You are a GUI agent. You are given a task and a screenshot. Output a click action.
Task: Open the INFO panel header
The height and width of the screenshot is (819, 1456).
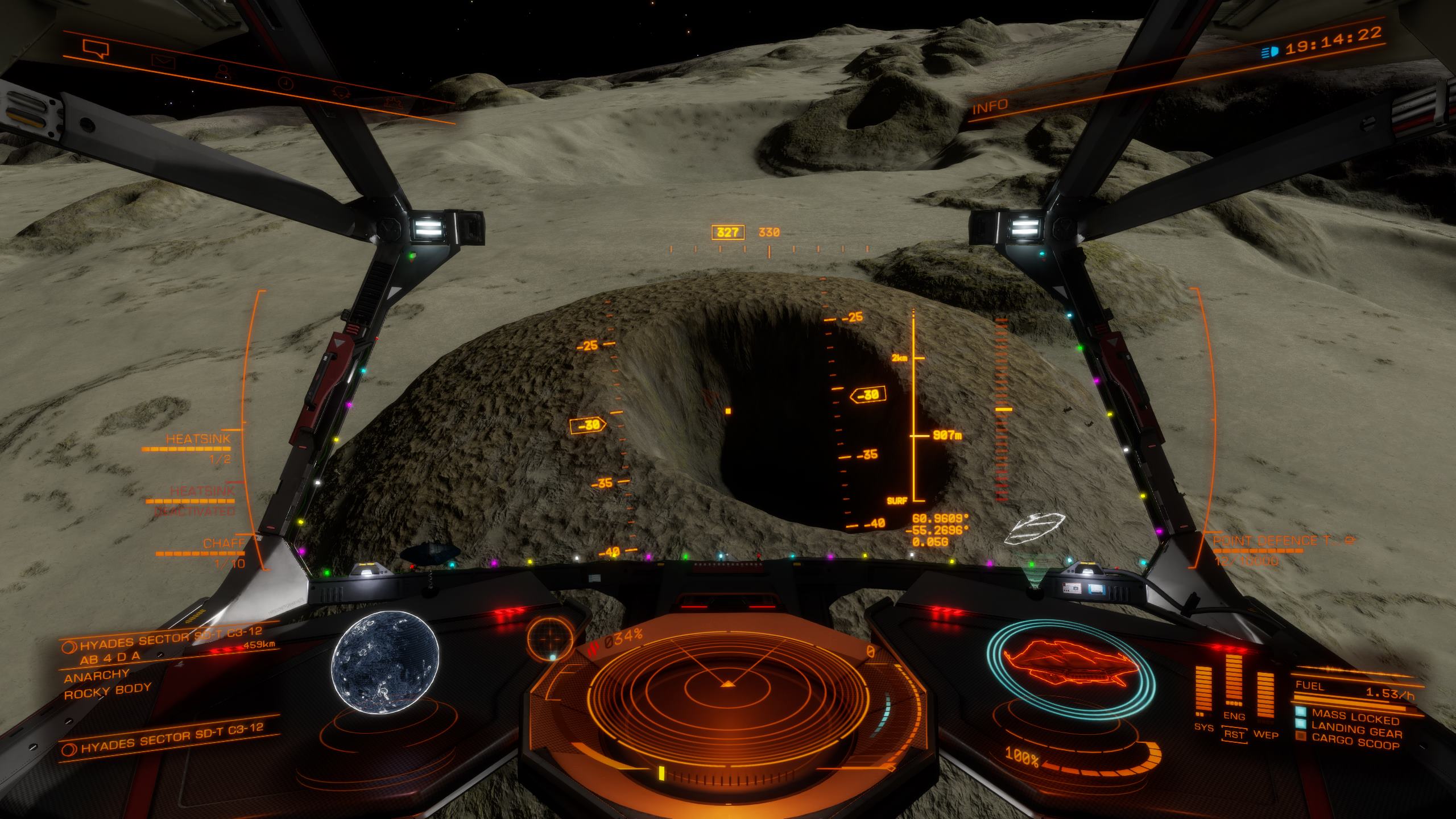coord(990,106)
